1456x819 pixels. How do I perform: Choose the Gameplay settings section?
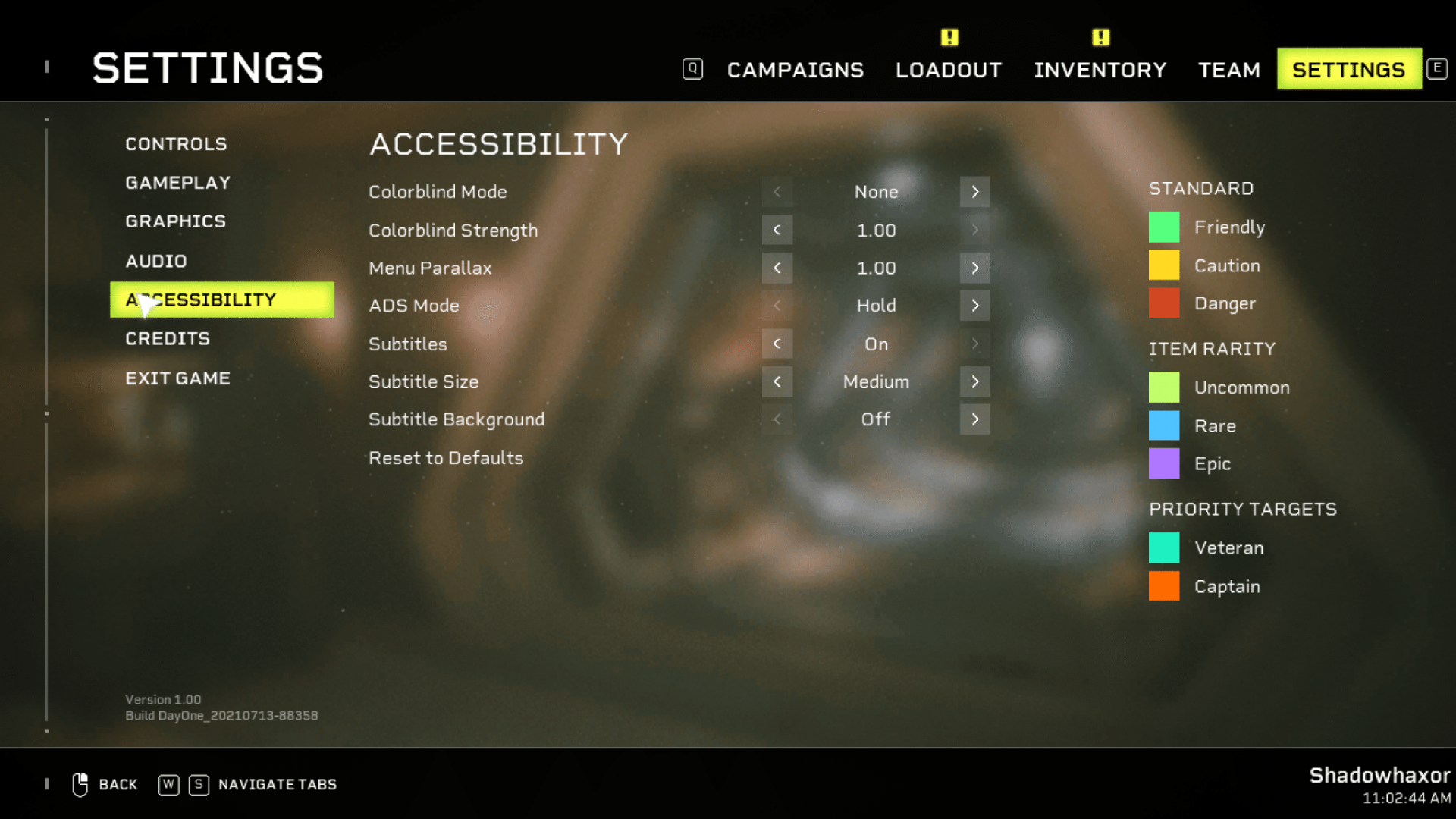(177, 183)
